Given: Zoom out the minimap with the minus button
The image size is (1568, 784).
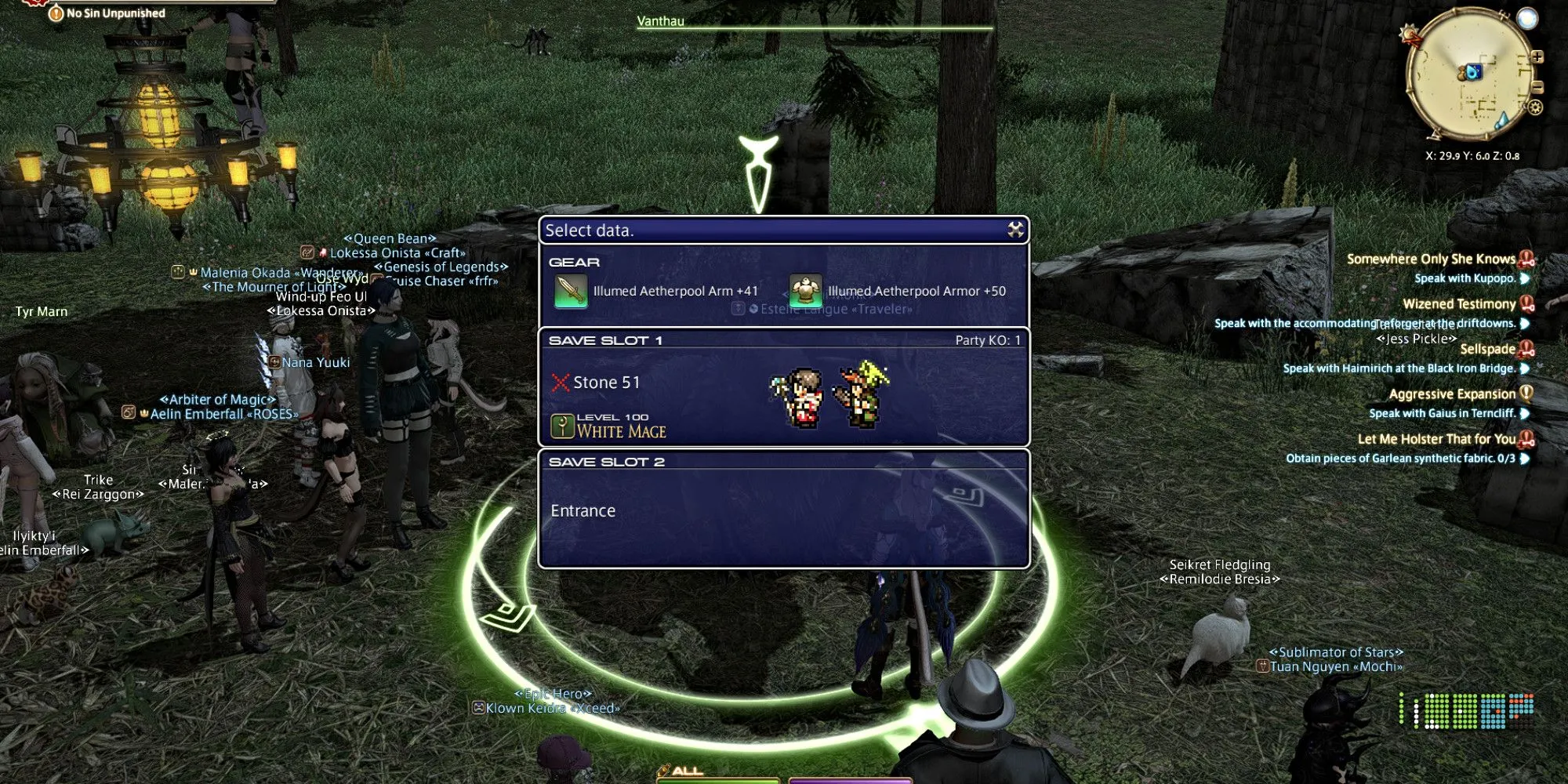Looking at the screenshot, I should click(1538, 85).
